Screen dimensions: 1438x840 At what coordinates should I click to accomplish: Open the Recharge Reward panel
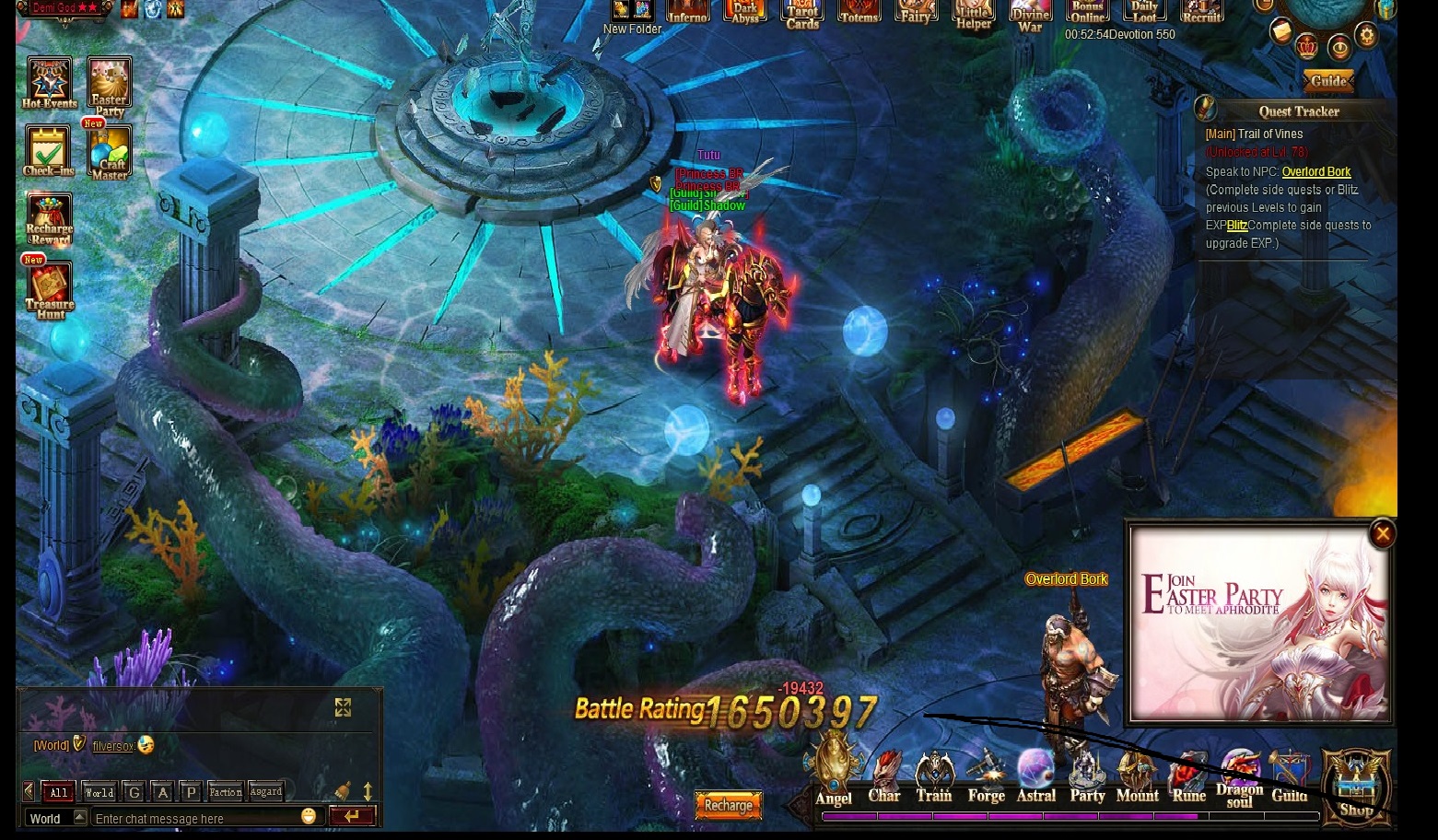click(x=50, y=219)
